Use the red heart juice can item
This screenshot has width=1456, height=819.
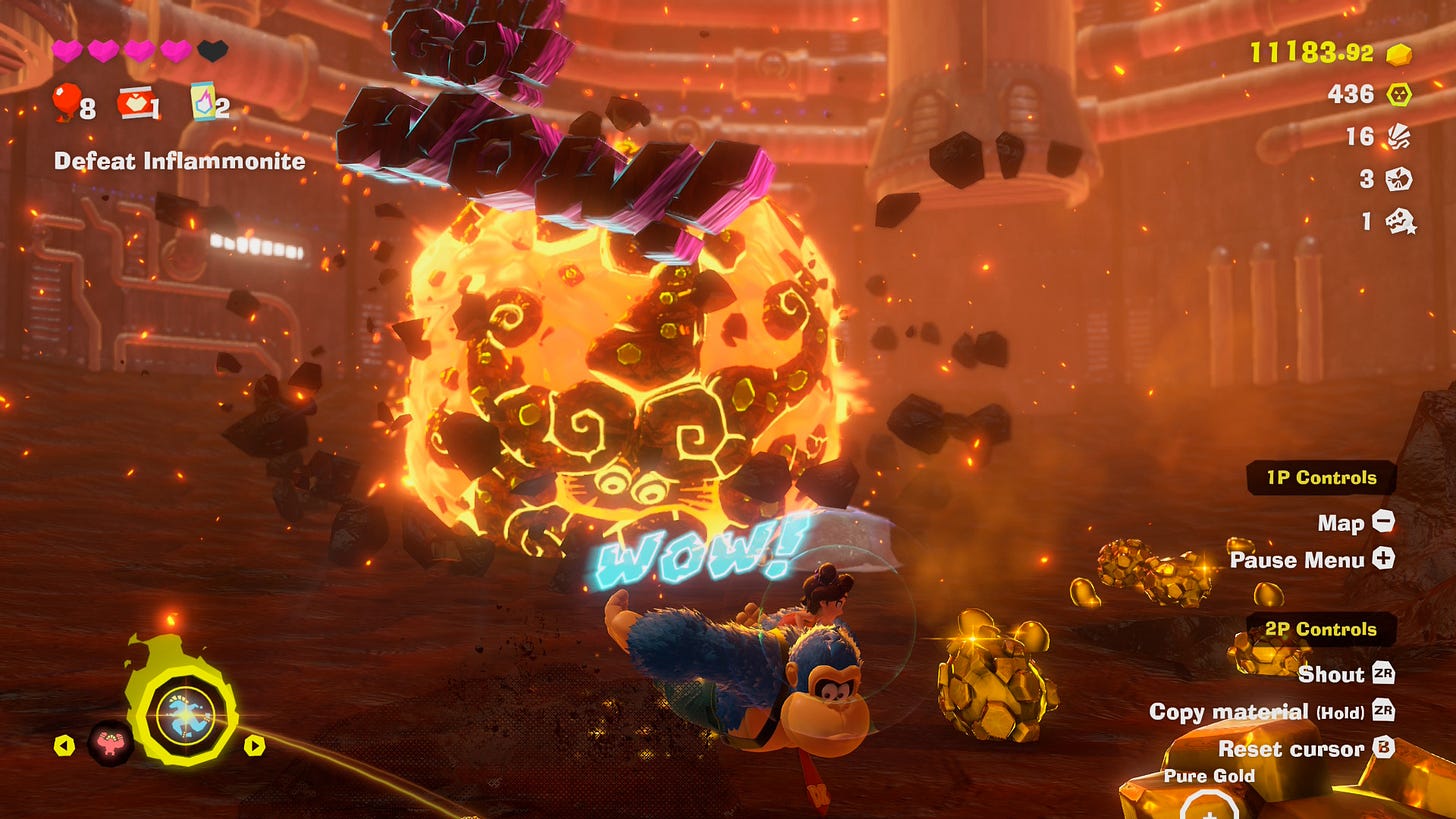pyautogui.click(x=135, y=103)
